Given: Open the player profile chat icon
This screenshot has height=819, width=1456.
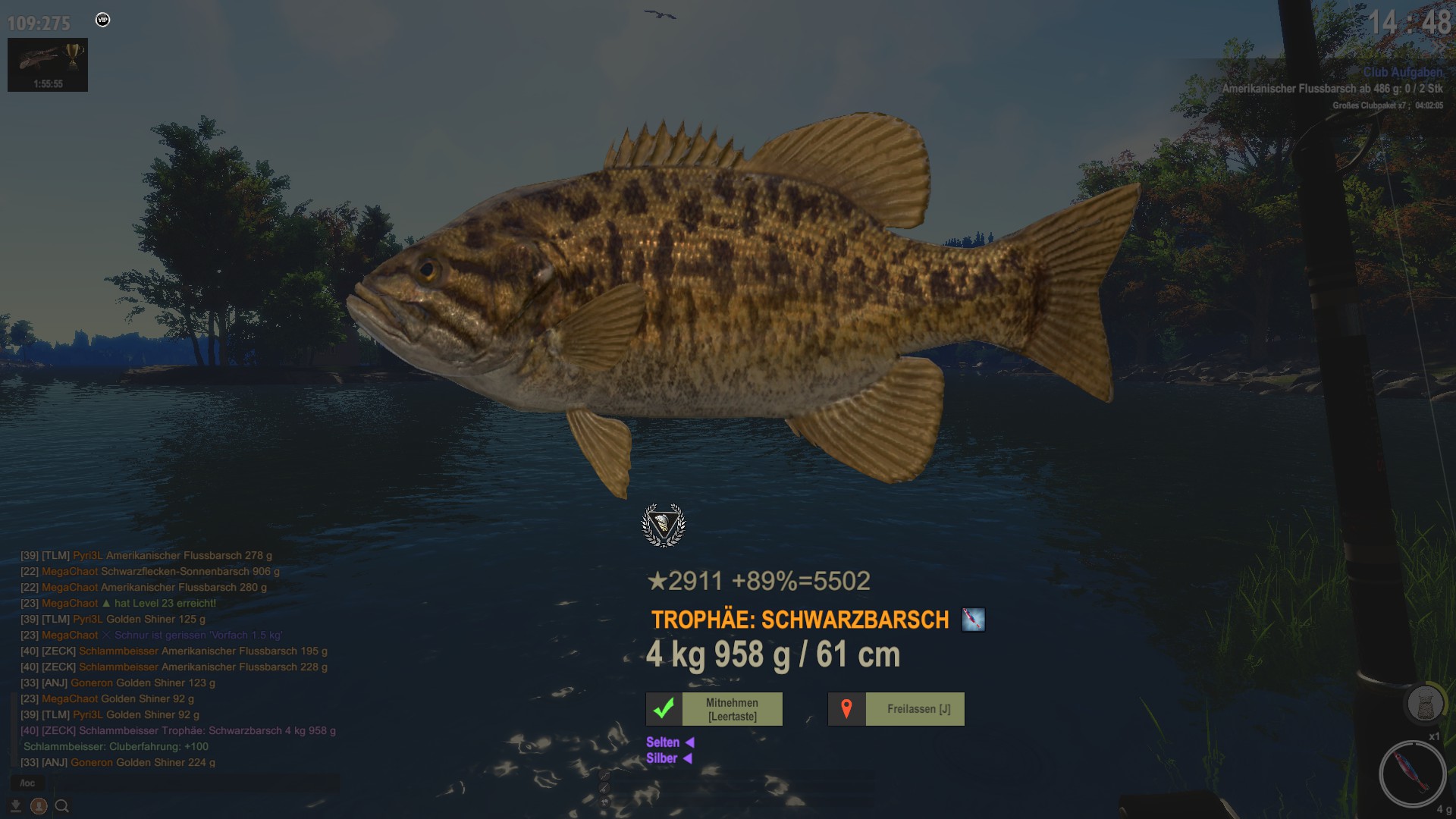Looking at the screenshot, I should point(39,806).
